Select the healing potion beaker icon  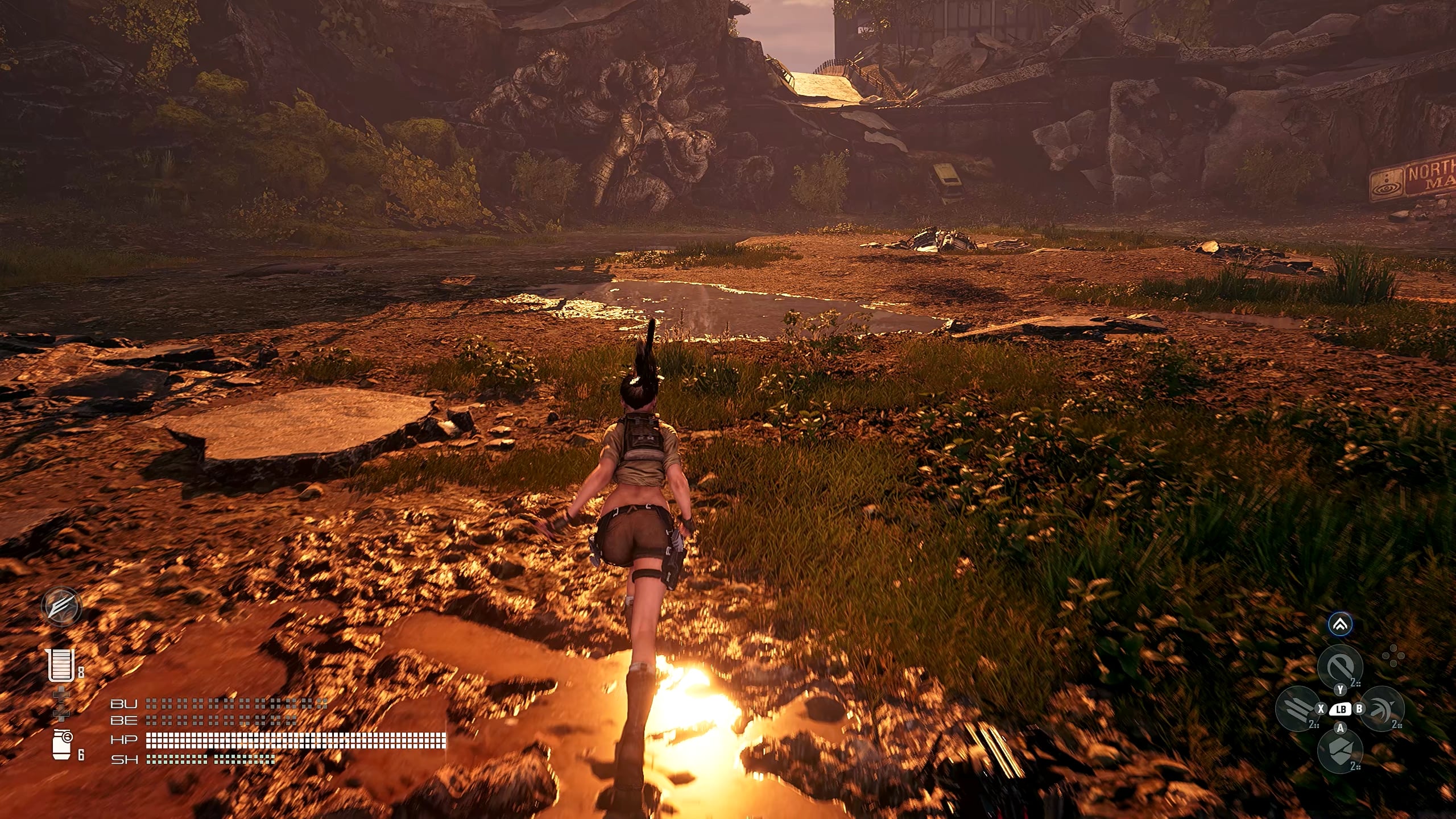point(61,664)
